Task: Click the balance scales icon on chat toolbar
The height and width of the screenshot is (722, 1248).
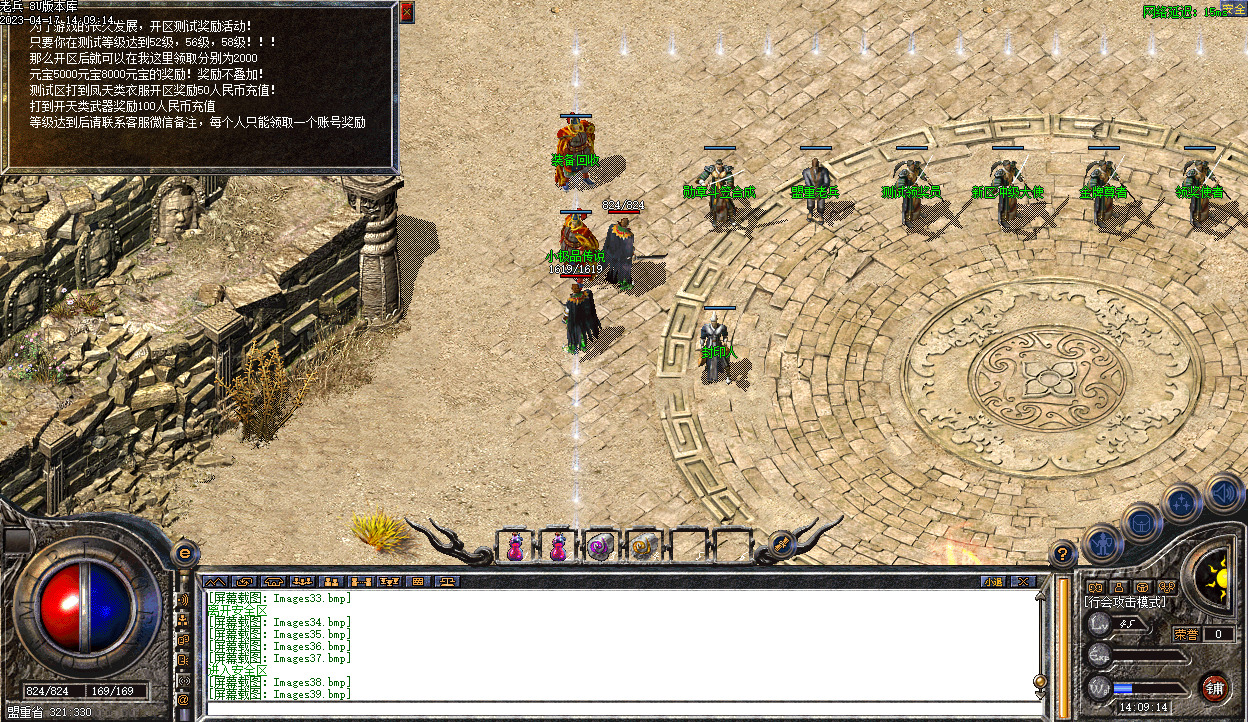Action: (447, 581)
